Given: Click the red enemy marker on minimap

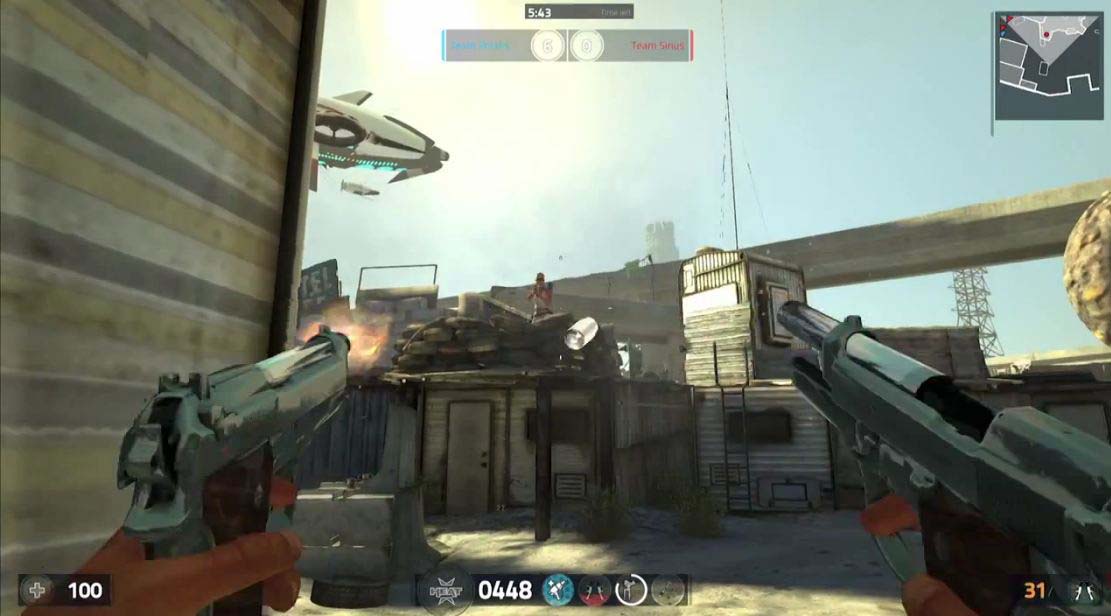Looking at the screenshot, I should click(x=1046, y=35).
